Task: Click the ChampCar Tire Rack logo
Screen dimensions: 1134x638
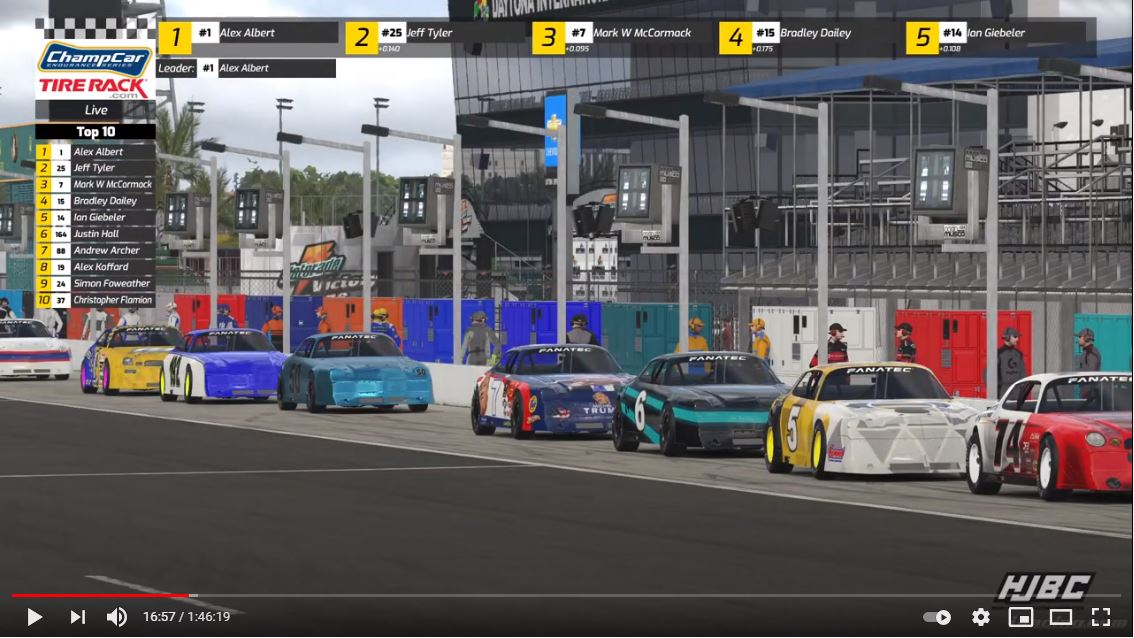Action: (95, 71)
